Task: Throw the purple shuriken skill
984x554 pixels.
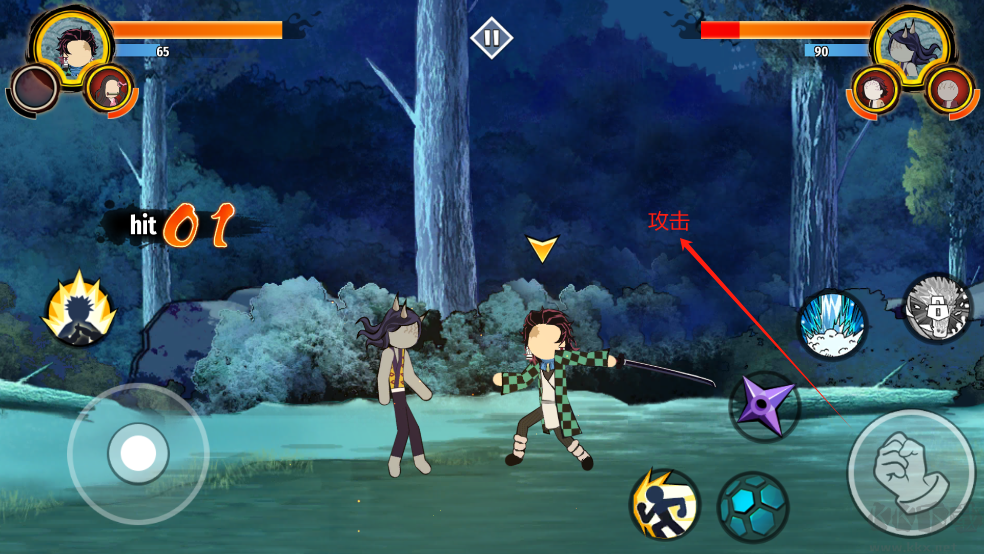Action: [x=765, y=406]
